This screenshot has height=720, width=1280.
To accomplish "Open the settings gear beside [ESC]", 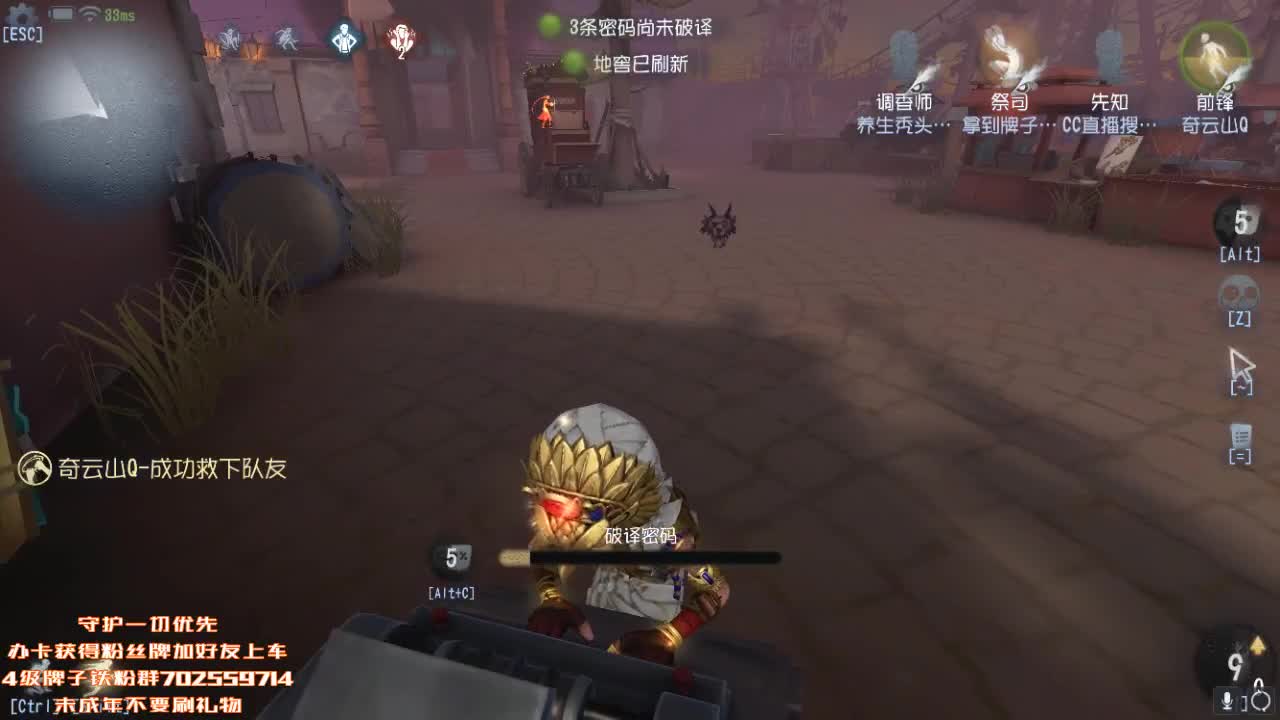I will [20, 16].
